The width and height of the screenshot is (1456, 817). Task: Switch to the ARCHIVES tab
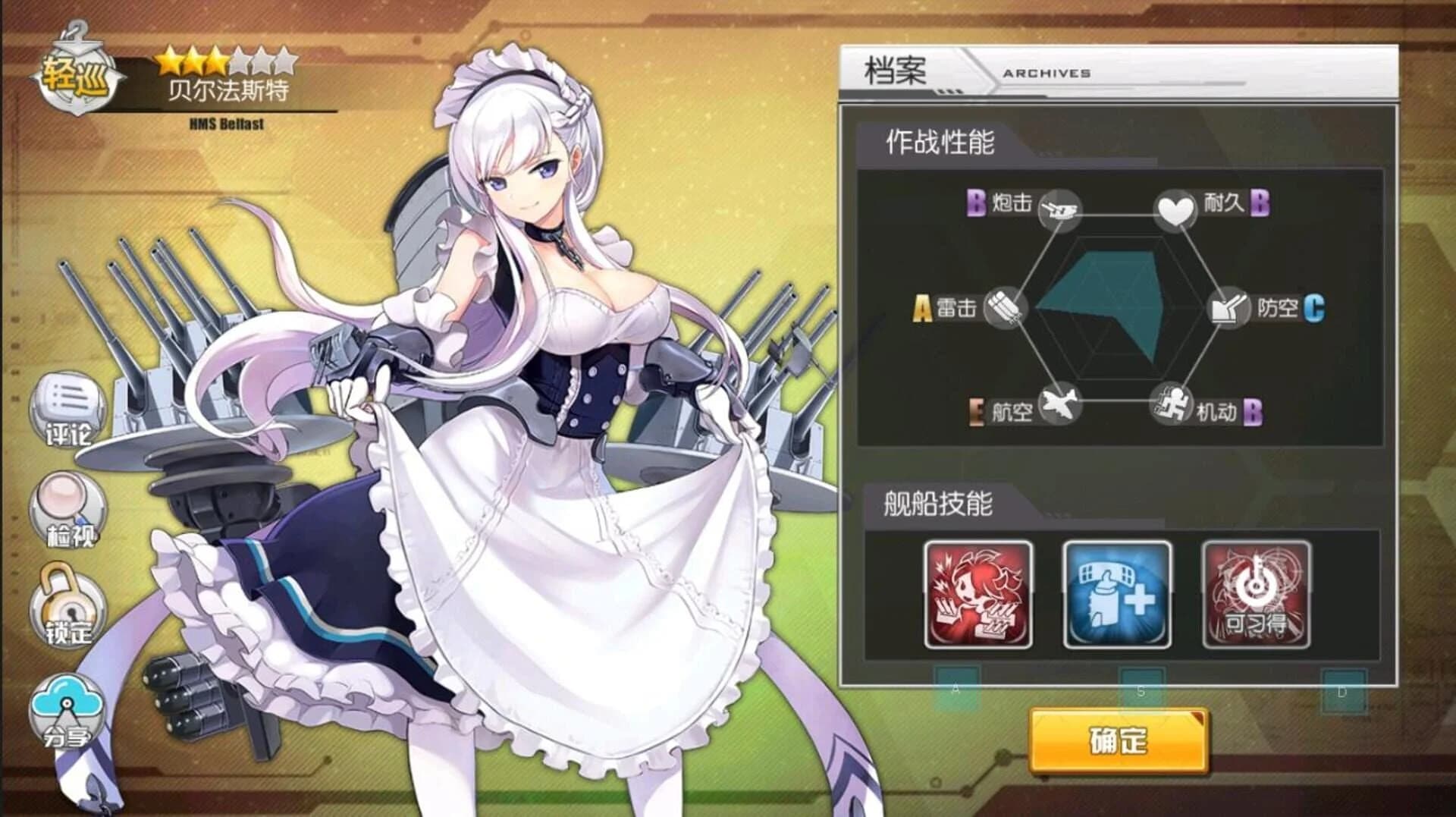1046,74
